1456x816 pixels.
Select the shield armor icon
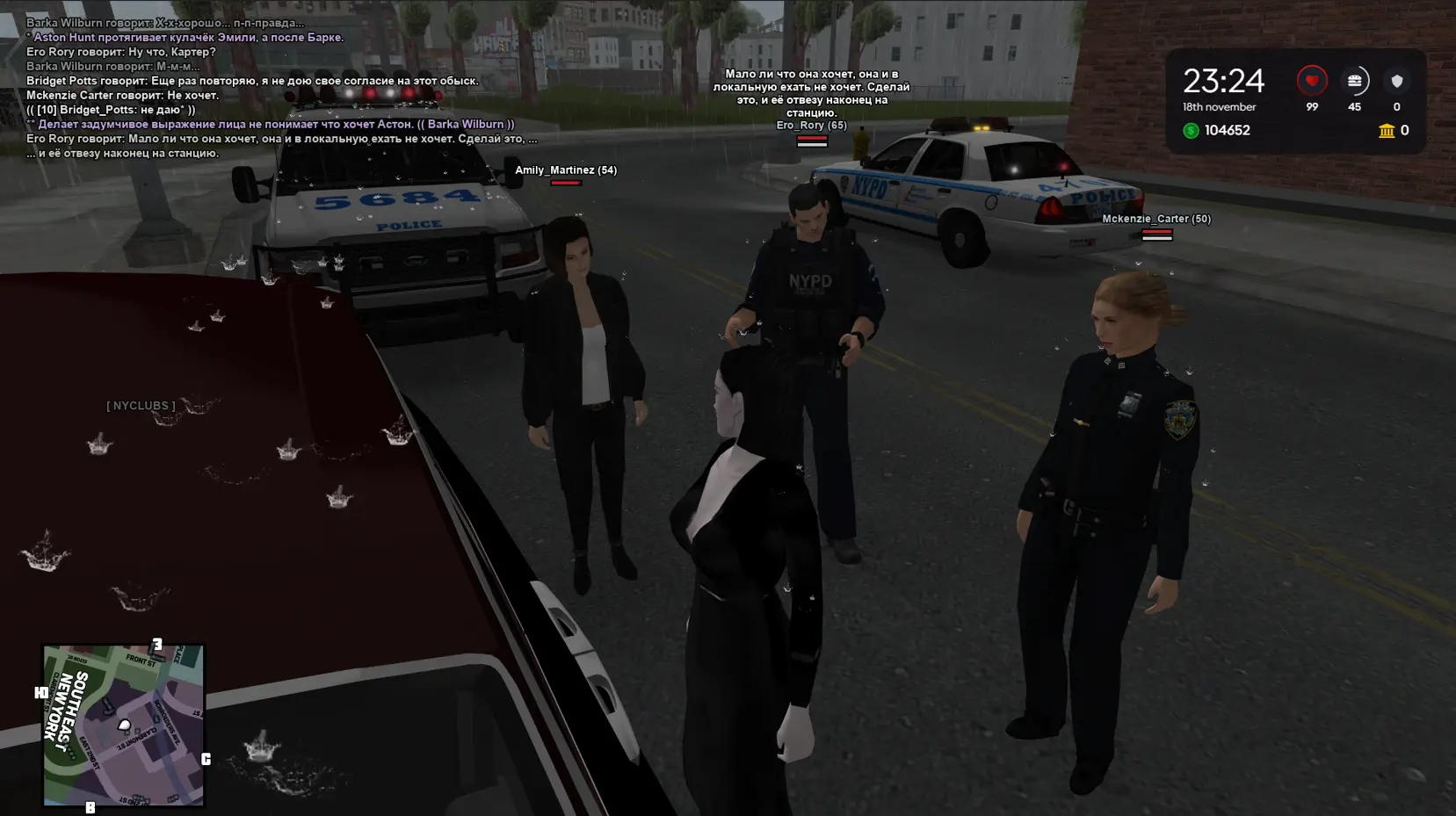pyautogui.click(x=1396, y=81)
